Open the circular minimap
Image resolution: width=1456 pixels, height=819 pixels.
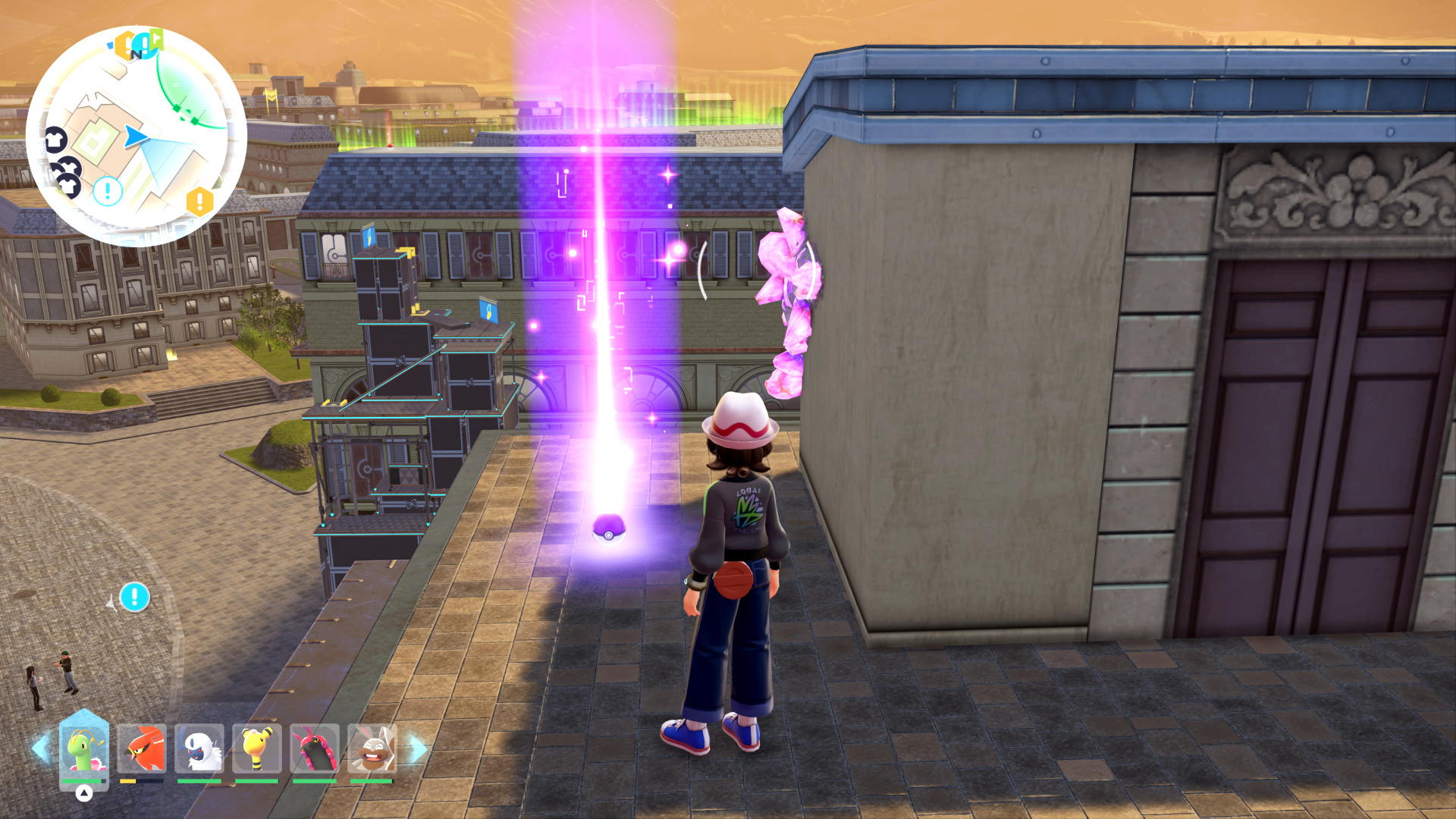[x=136, y=136]
